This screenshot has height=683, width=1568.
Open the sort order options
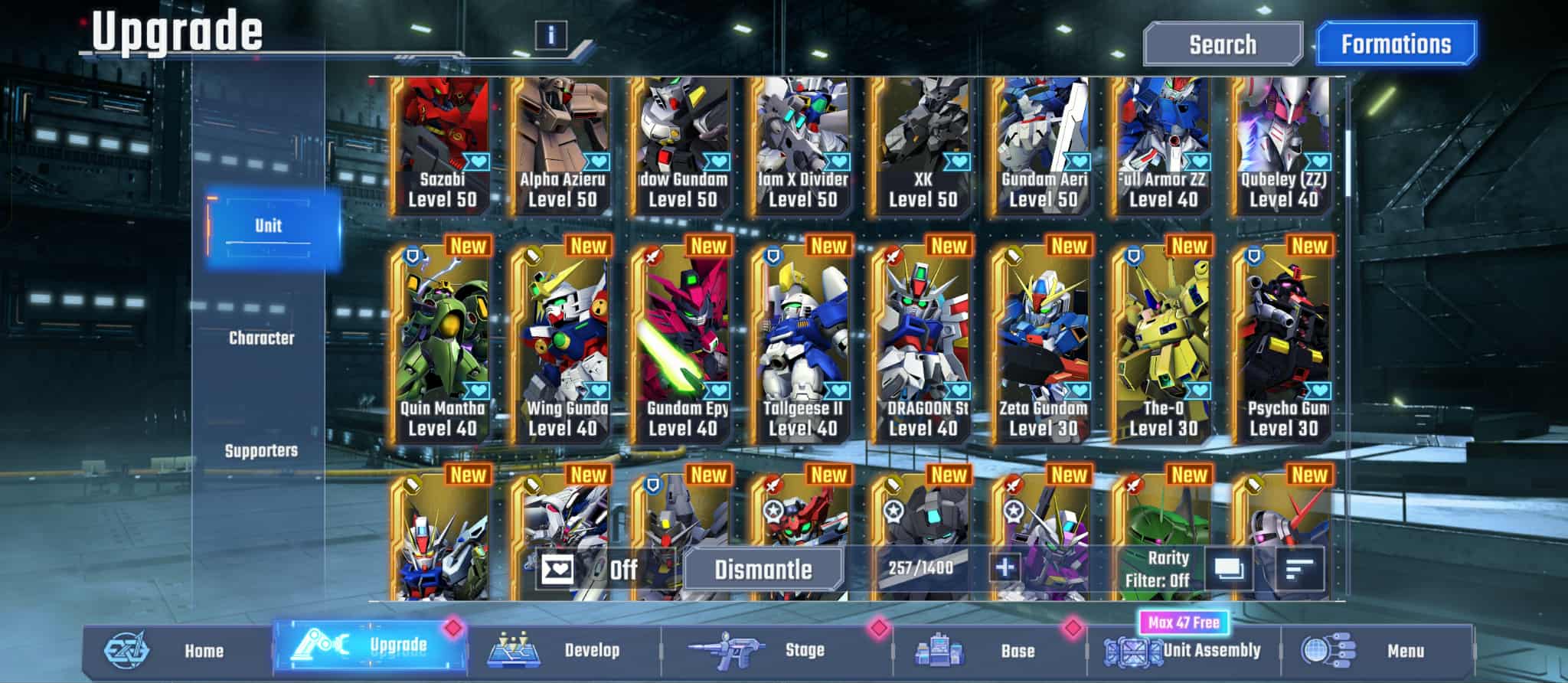pos(1299,570)
